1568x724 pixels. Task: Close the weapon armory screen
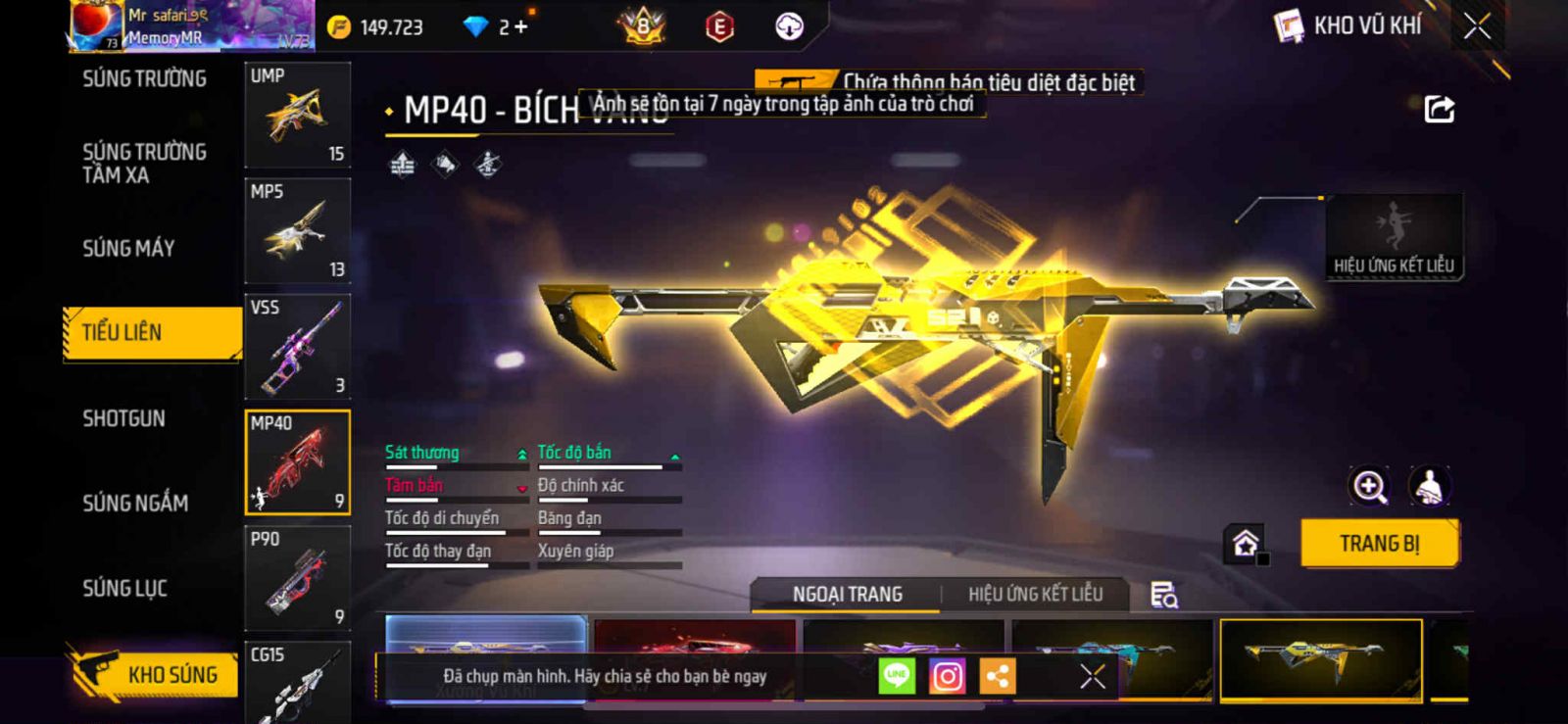(x=1477, y=26)
